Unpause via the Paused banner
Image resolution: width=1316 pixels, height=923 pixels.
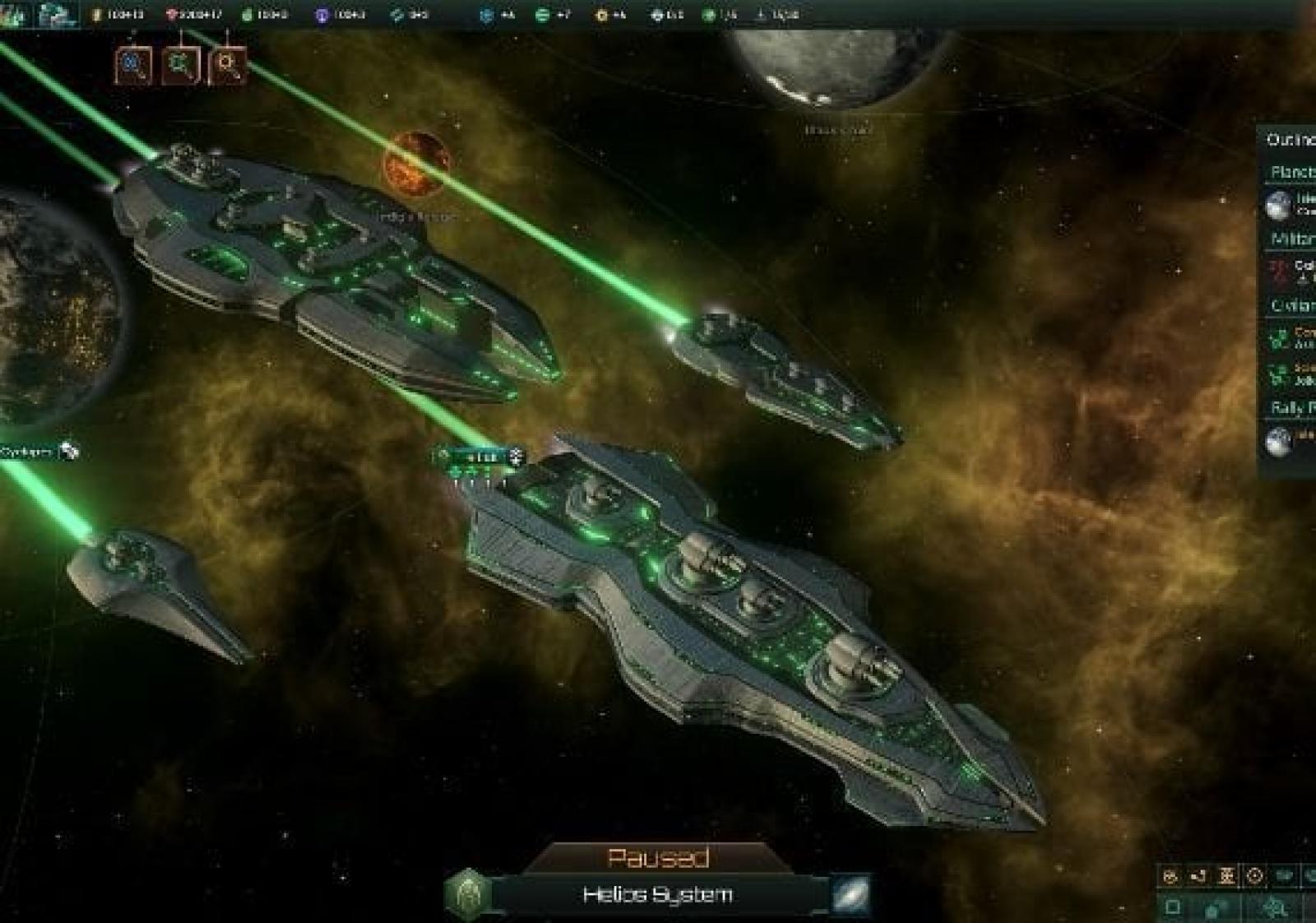[657, 858]
